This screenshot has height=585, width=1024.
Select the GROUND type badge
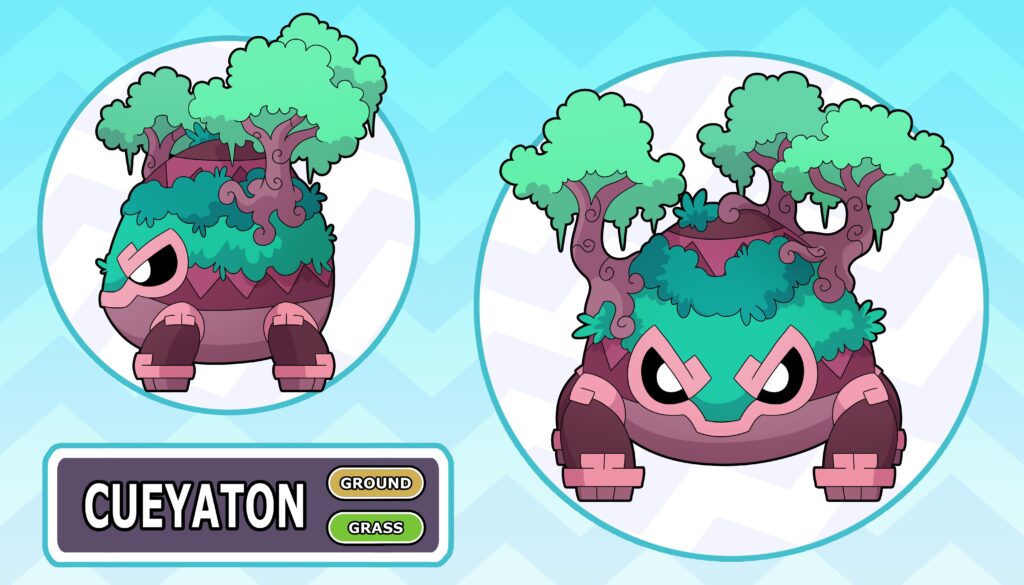click(376, 483)
